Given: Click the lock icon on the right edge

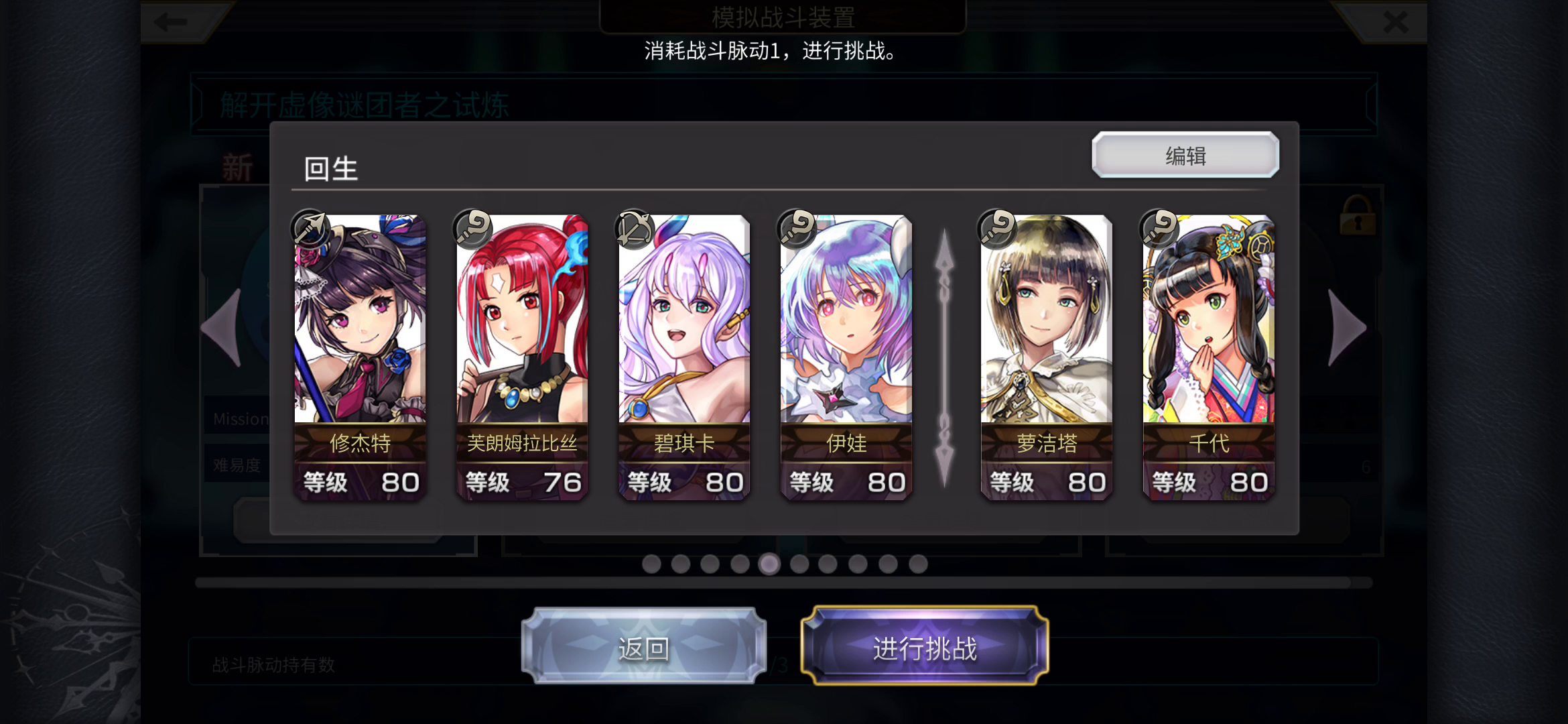Looking at the screenshot, I should tap(1356, 216).
